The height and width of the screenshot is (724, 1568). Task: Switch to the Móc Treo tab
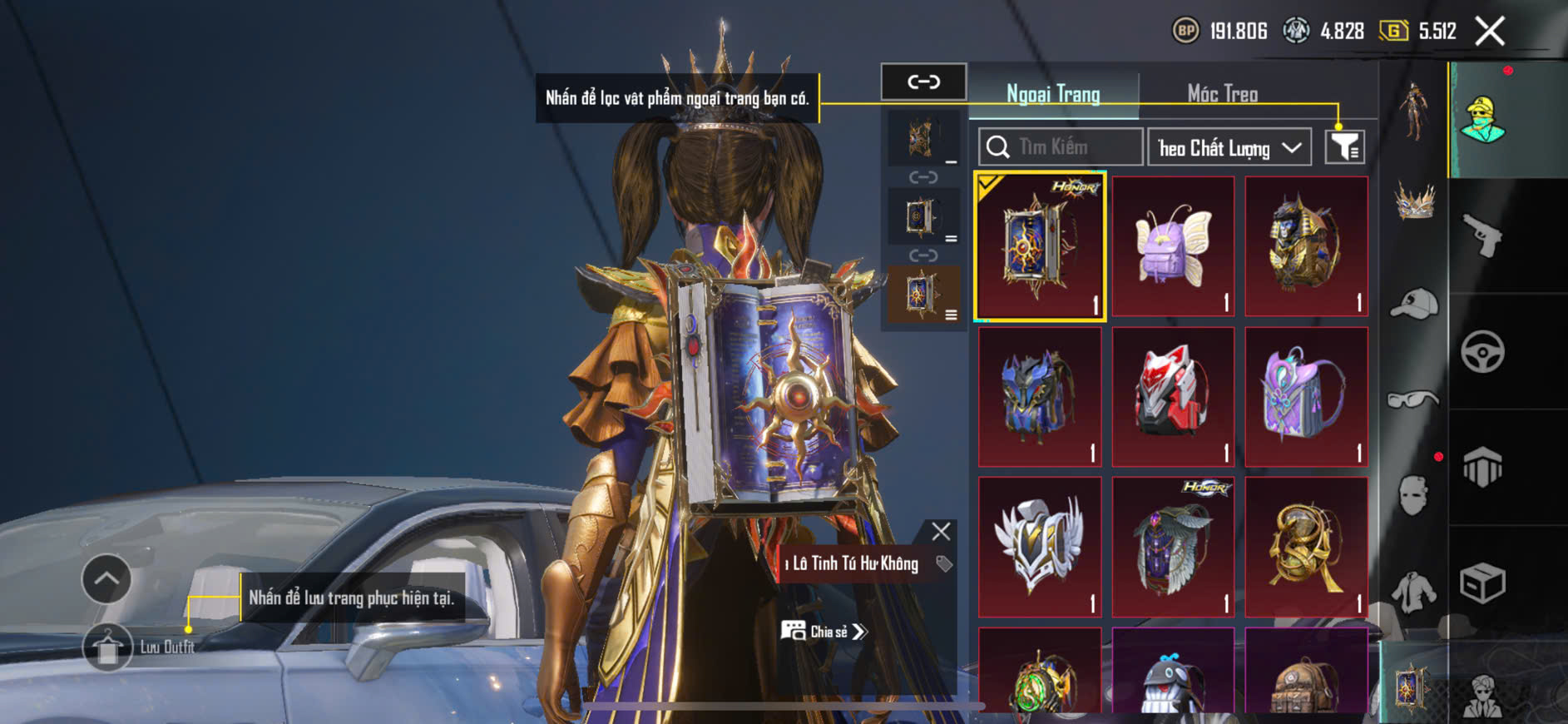pyautogui.click(x=1222, y=94)
